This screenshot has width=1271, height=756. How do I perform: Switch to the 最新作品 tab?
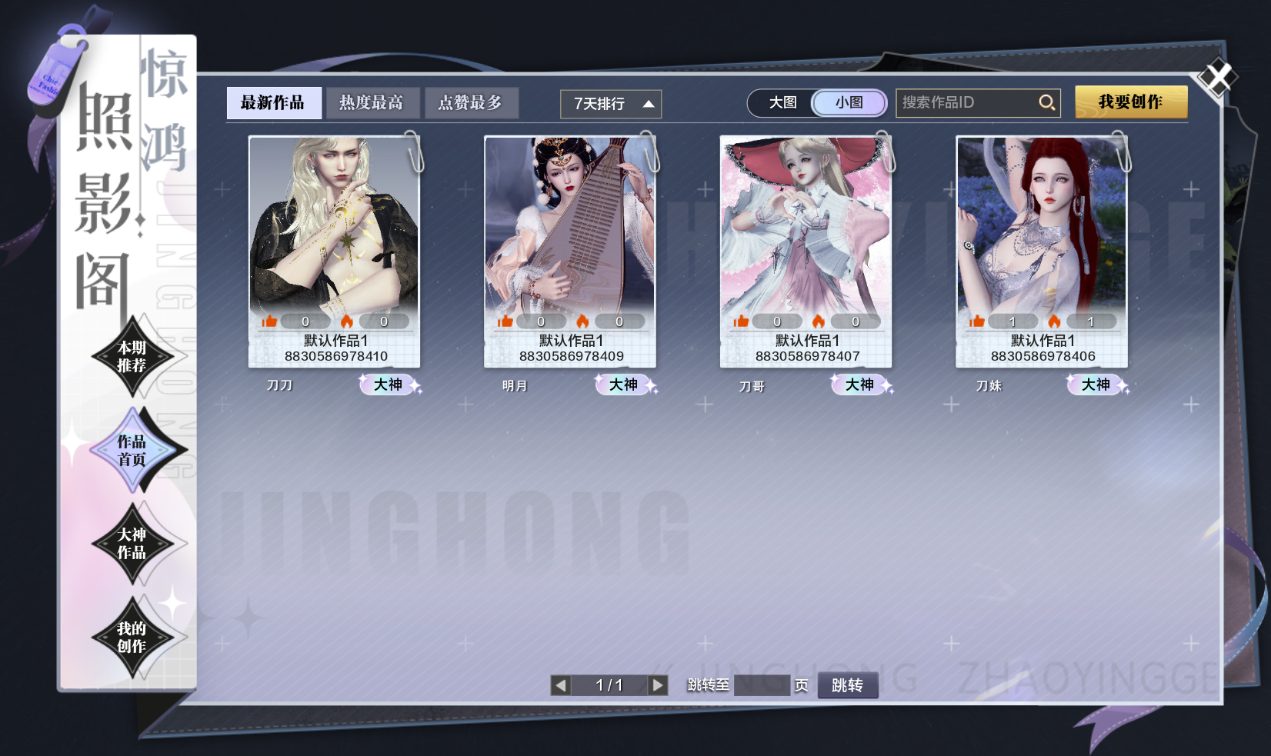(x=273, y=103)
